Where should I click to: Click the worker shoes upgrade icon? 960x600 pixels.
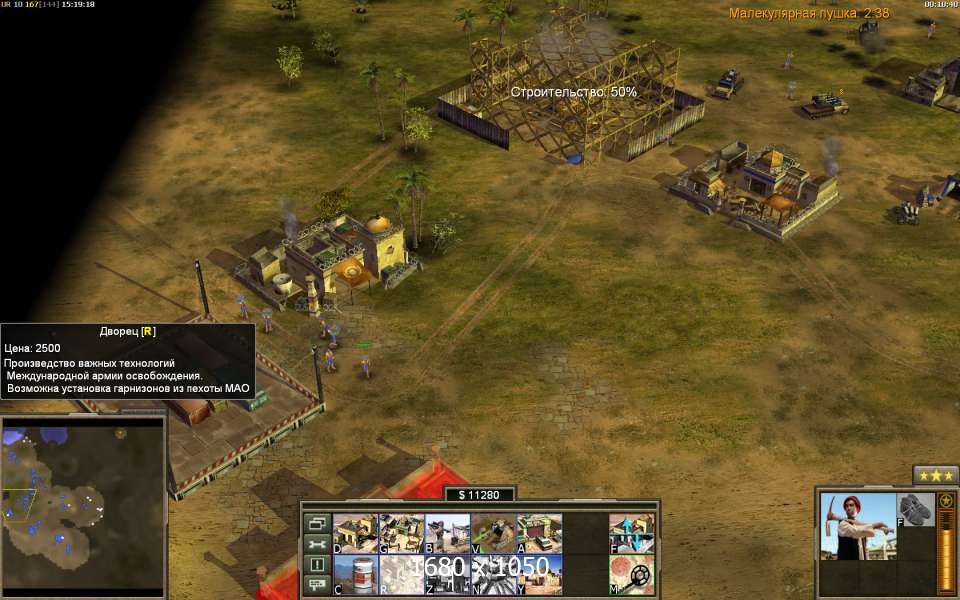tap(914, 509)
